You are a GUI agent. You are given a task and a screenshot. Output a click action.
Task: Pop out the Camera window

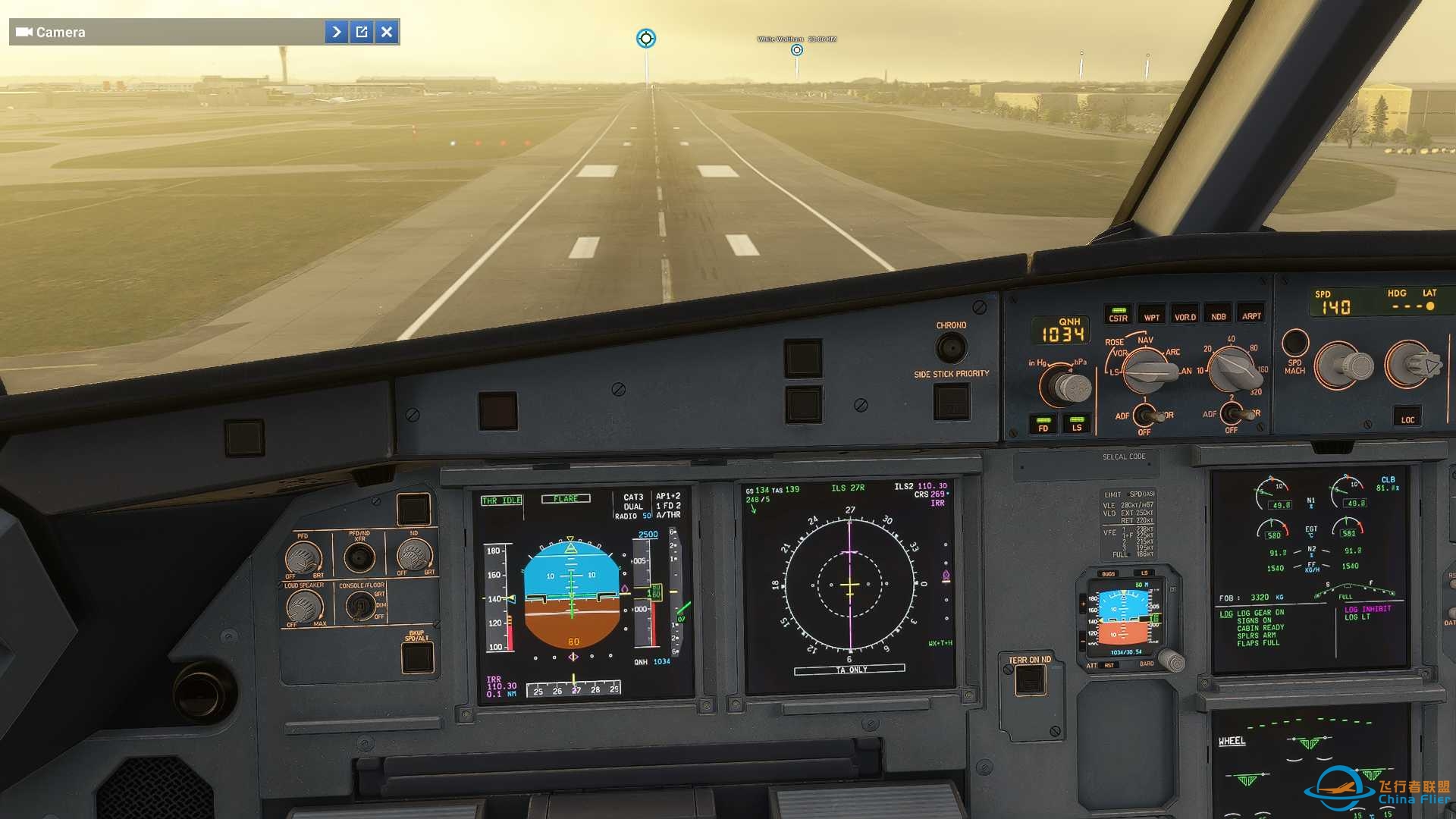[362, 32]
